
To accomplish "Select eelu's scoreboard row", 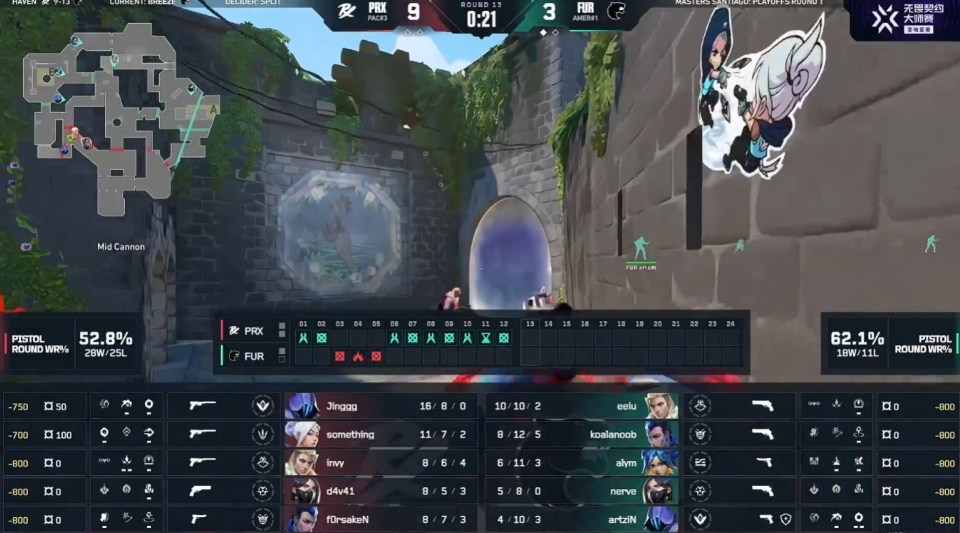I will (582, 407).
